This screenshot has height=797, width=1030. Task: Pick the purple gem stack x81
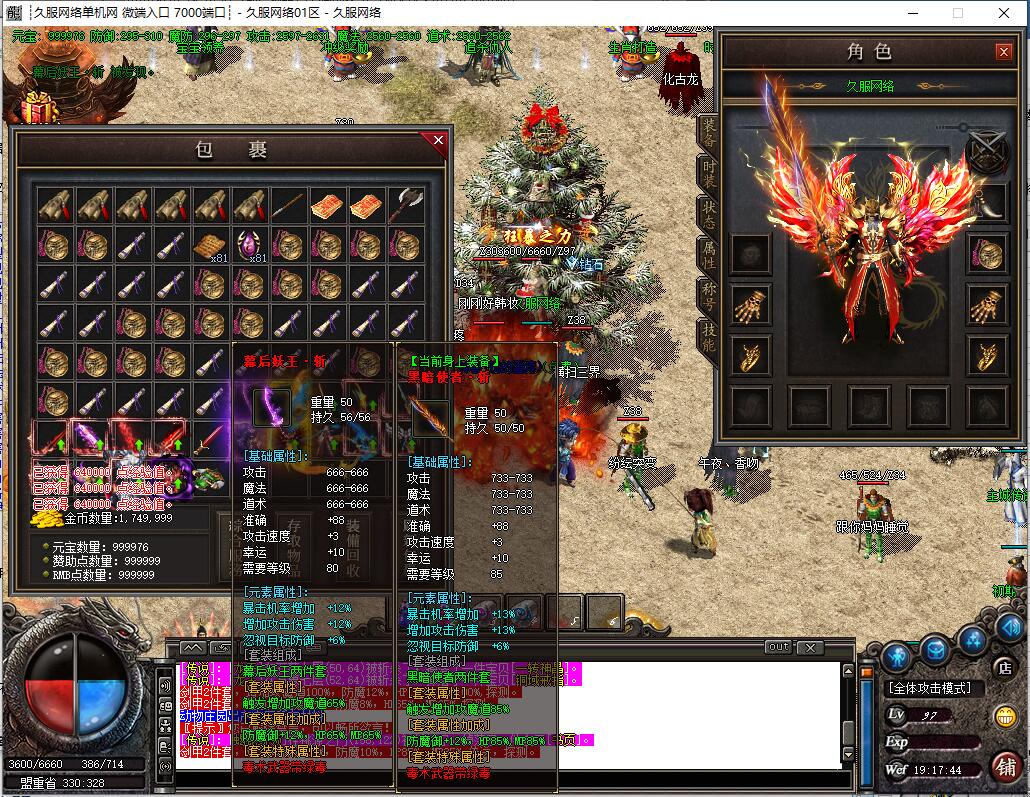click(249, 245)
